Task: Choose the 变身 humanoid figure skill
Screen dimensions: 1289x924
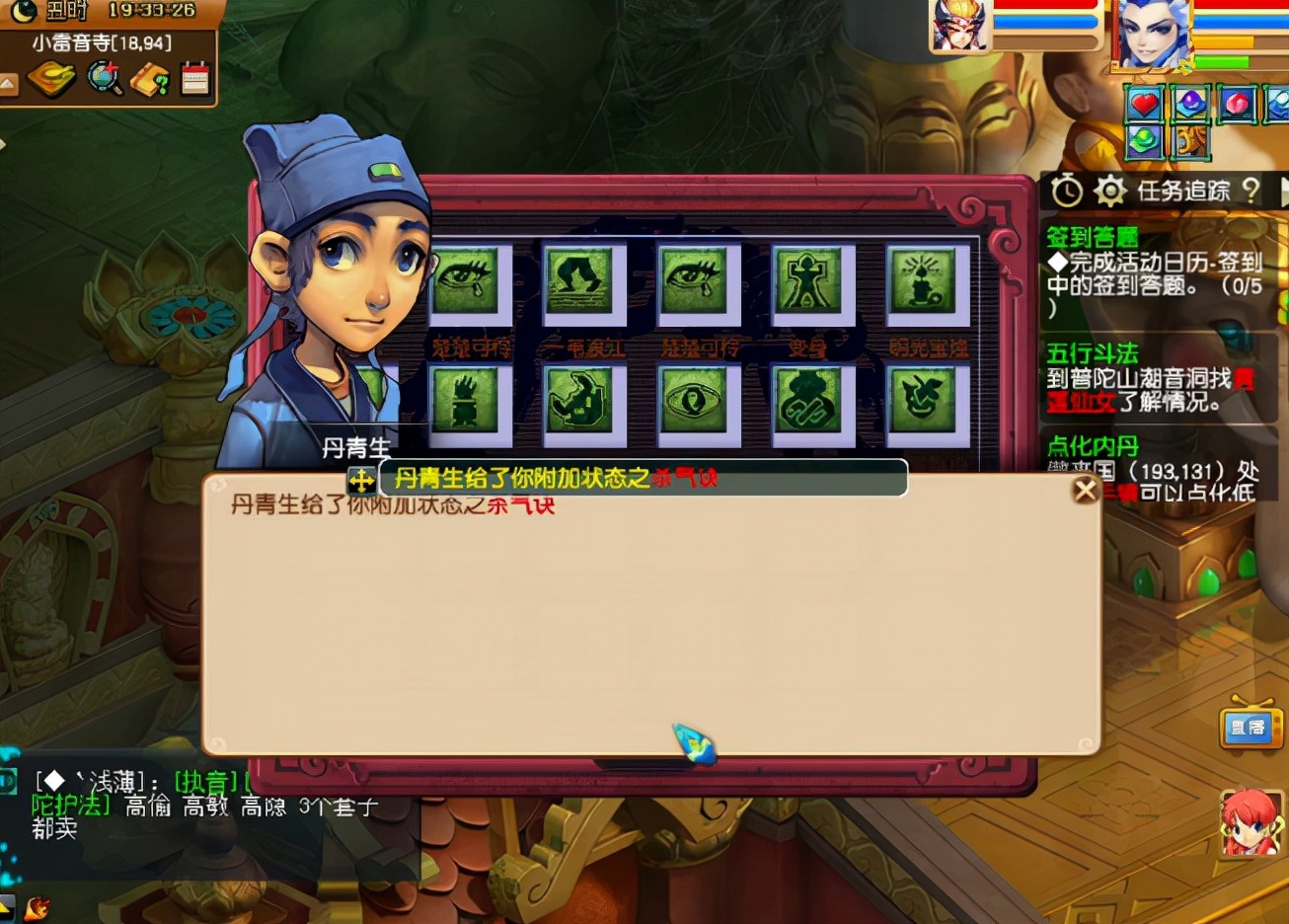Action: tap(808, 282)
